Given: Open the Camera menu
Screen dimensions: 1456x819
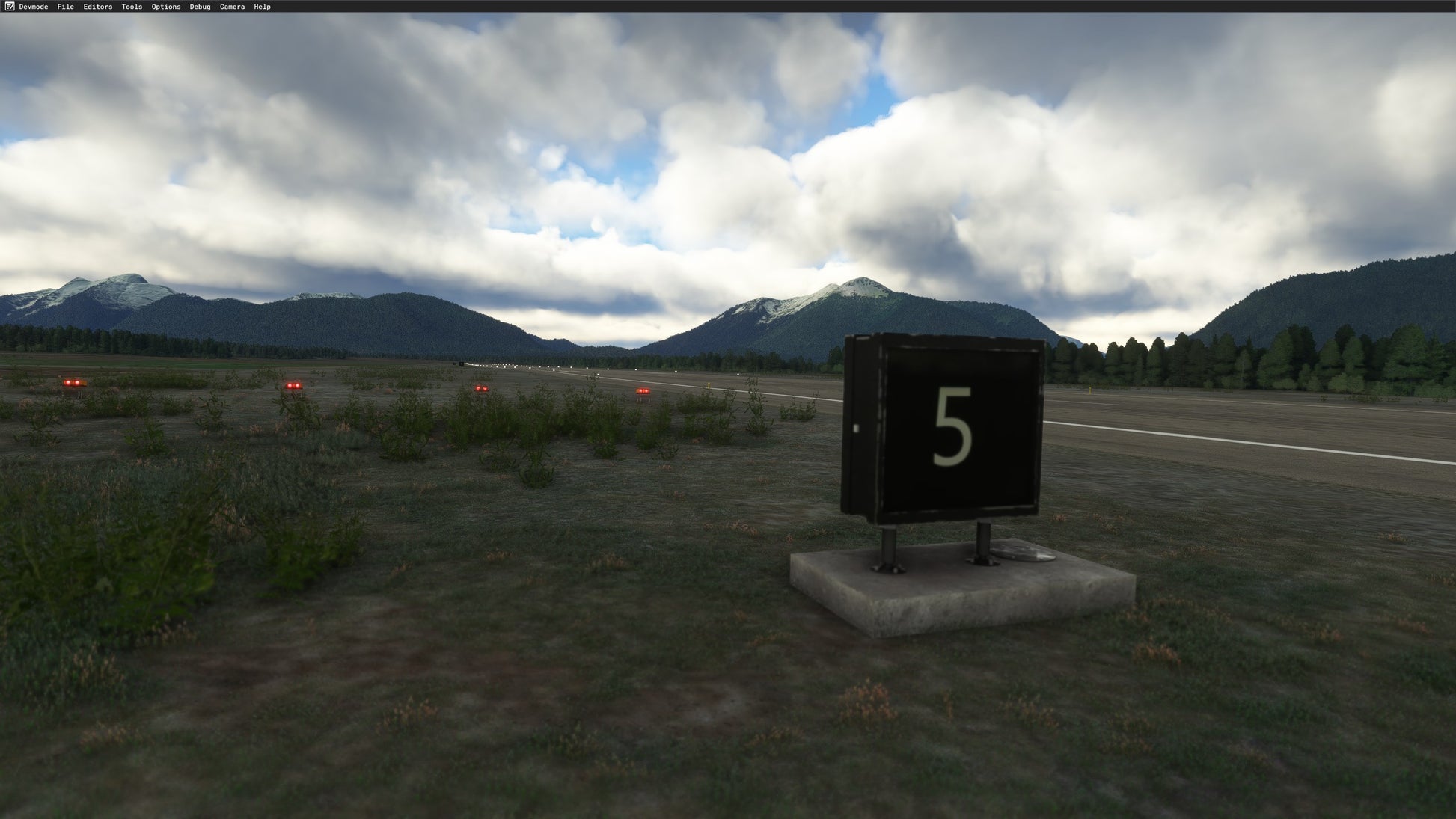Looking at the screenshot, I should pyautogui.click(x=232, y=7).
